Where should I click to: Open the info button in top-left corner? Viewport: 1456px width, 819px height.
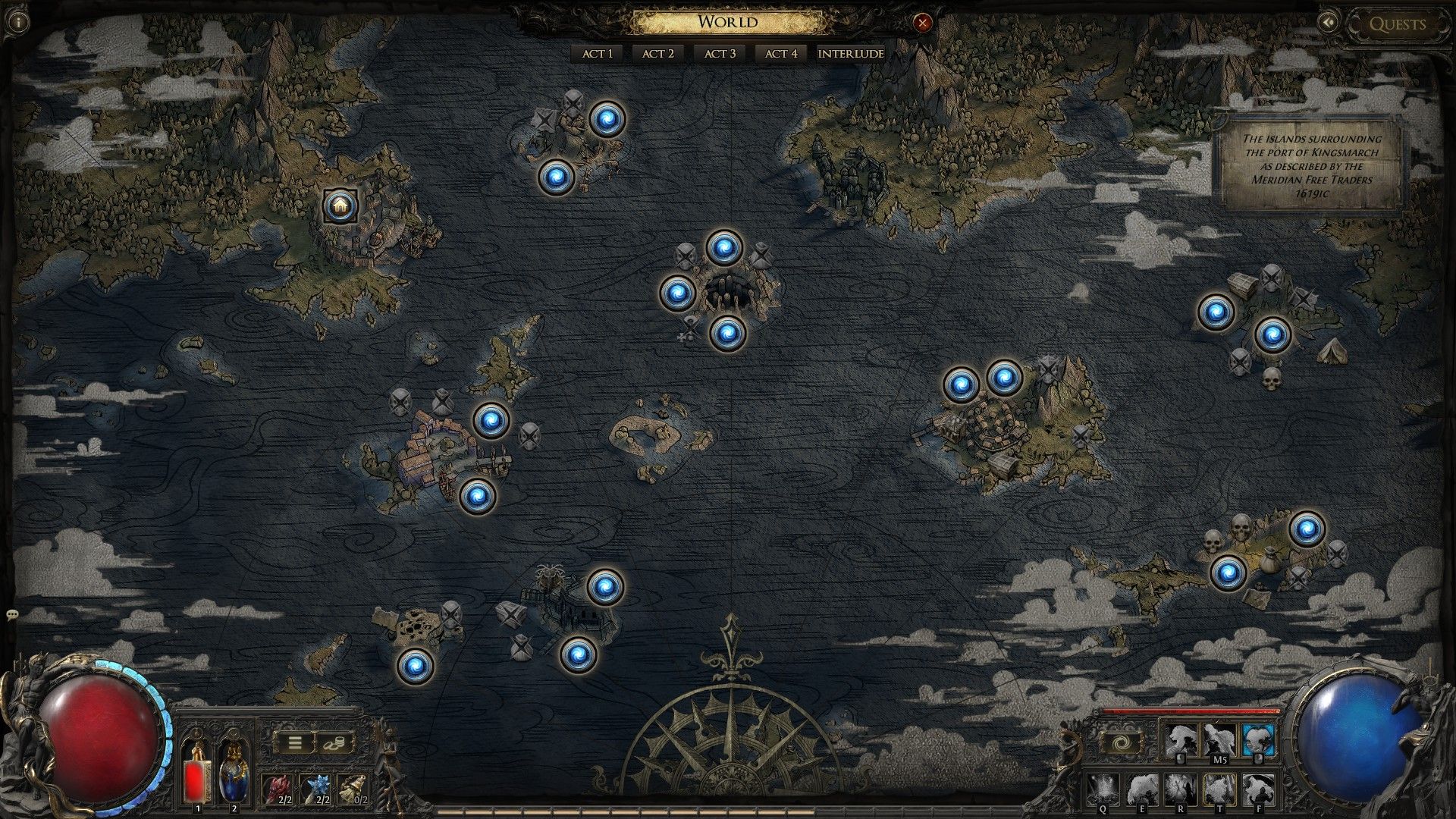18,22
